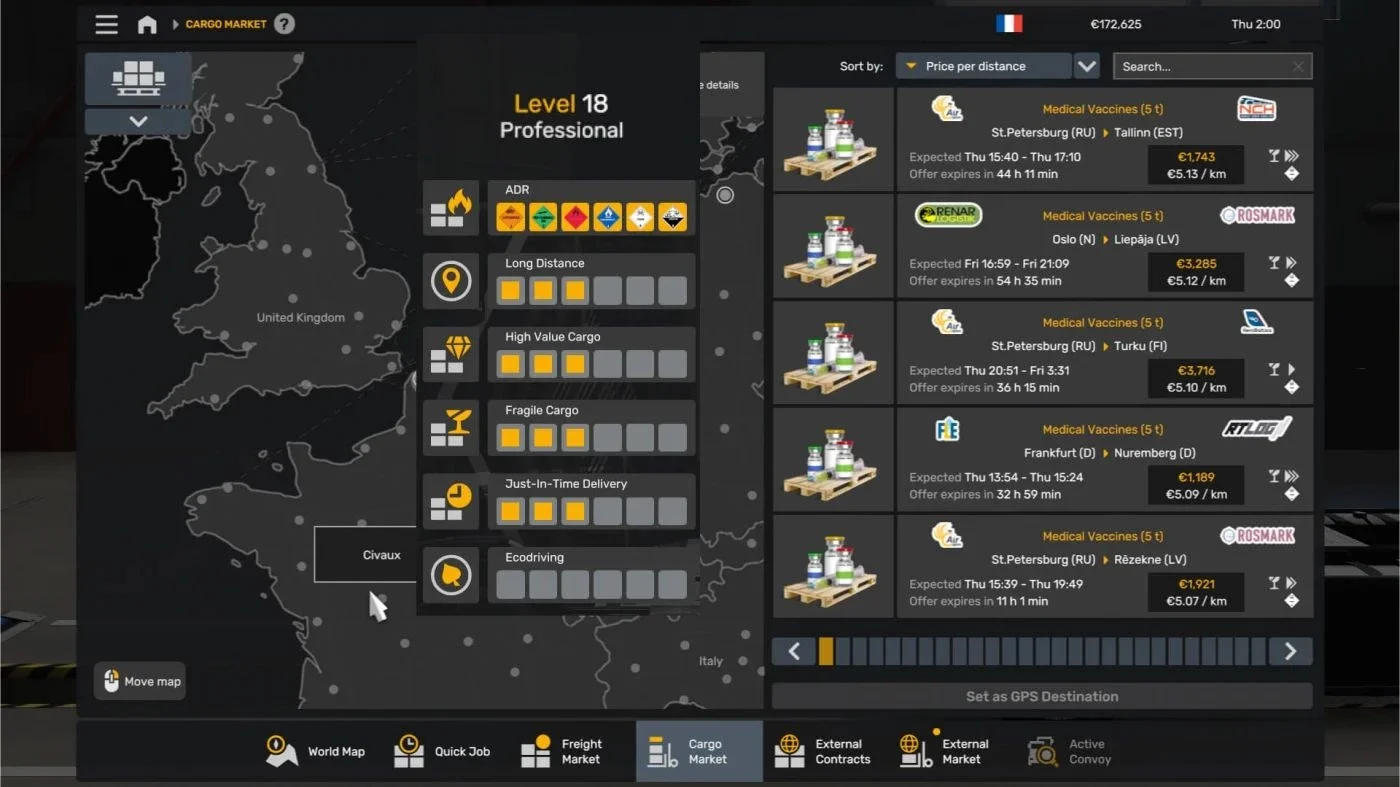Image resolution: width=1400 pixels, height=787 pixels.
Task: Switch to the Freight Market tab
Action: (566, 751)
